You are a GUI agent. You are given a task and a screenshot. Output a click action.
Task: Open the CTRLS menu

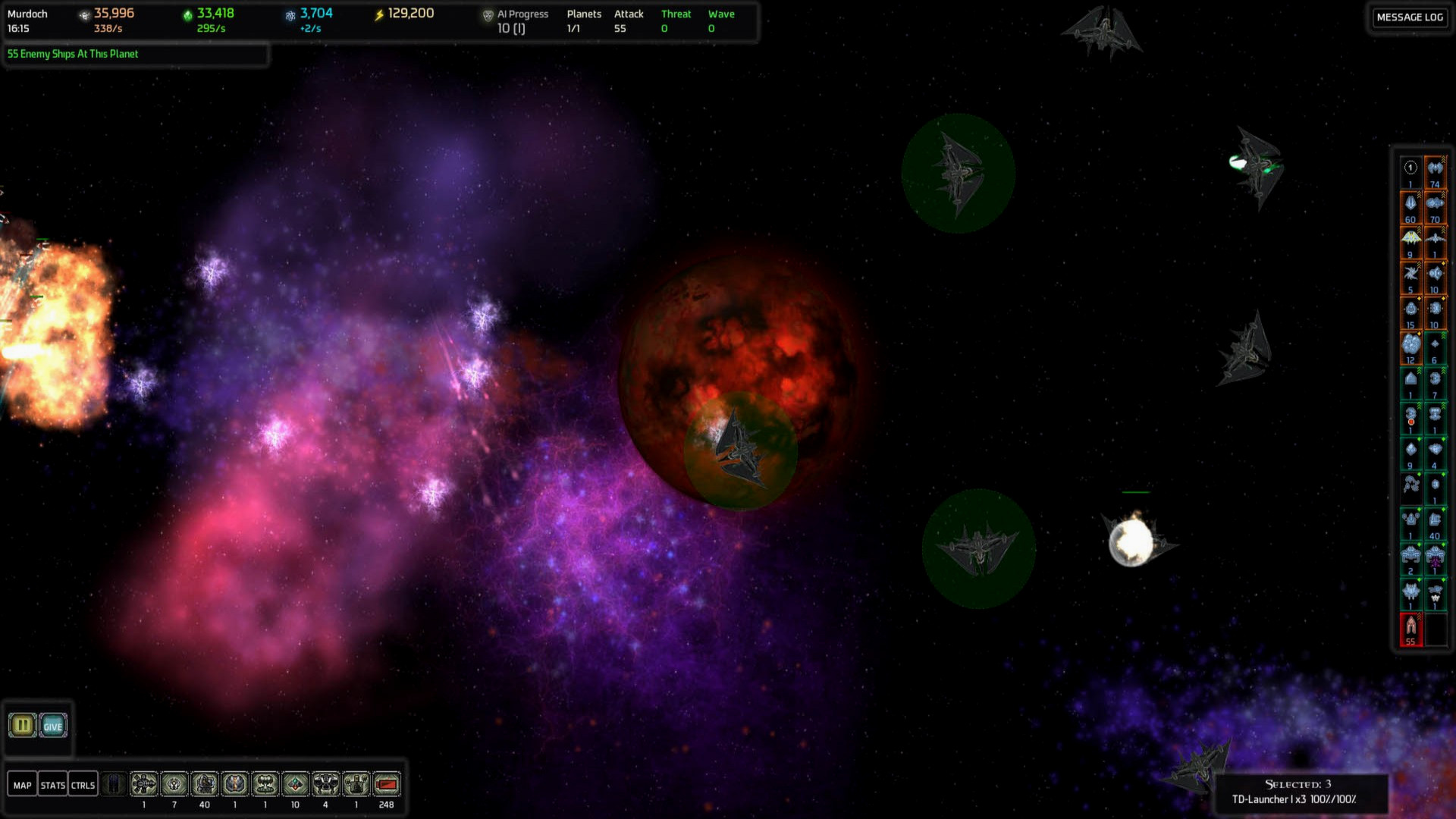pos(83,785)
